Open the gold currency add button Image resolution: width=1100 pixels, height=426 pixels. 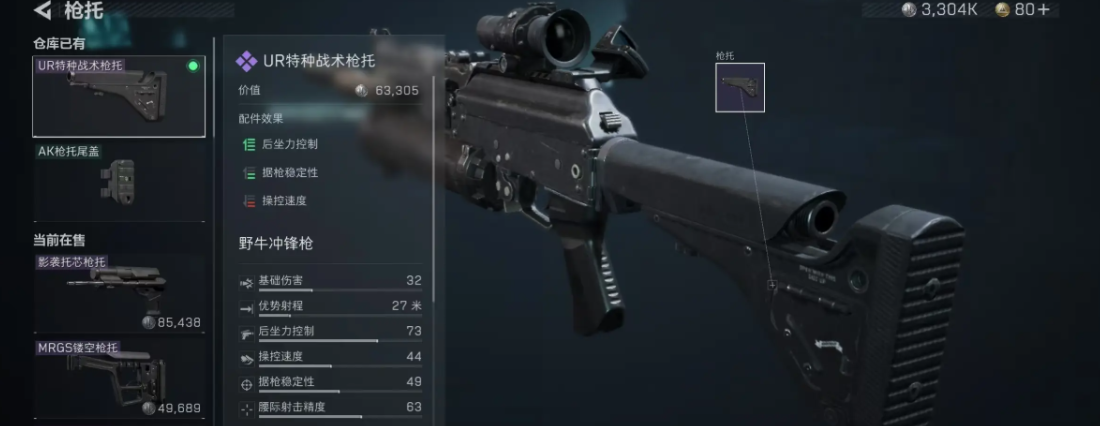click(1041, 10)
